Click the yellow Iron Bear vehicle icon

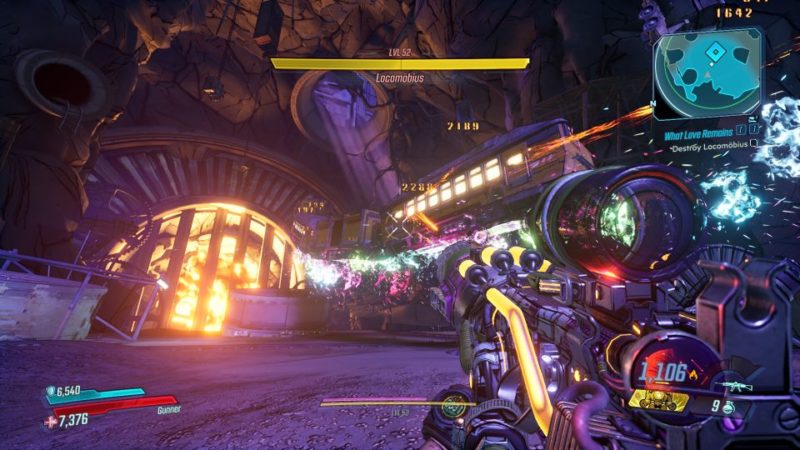(660, 402)
